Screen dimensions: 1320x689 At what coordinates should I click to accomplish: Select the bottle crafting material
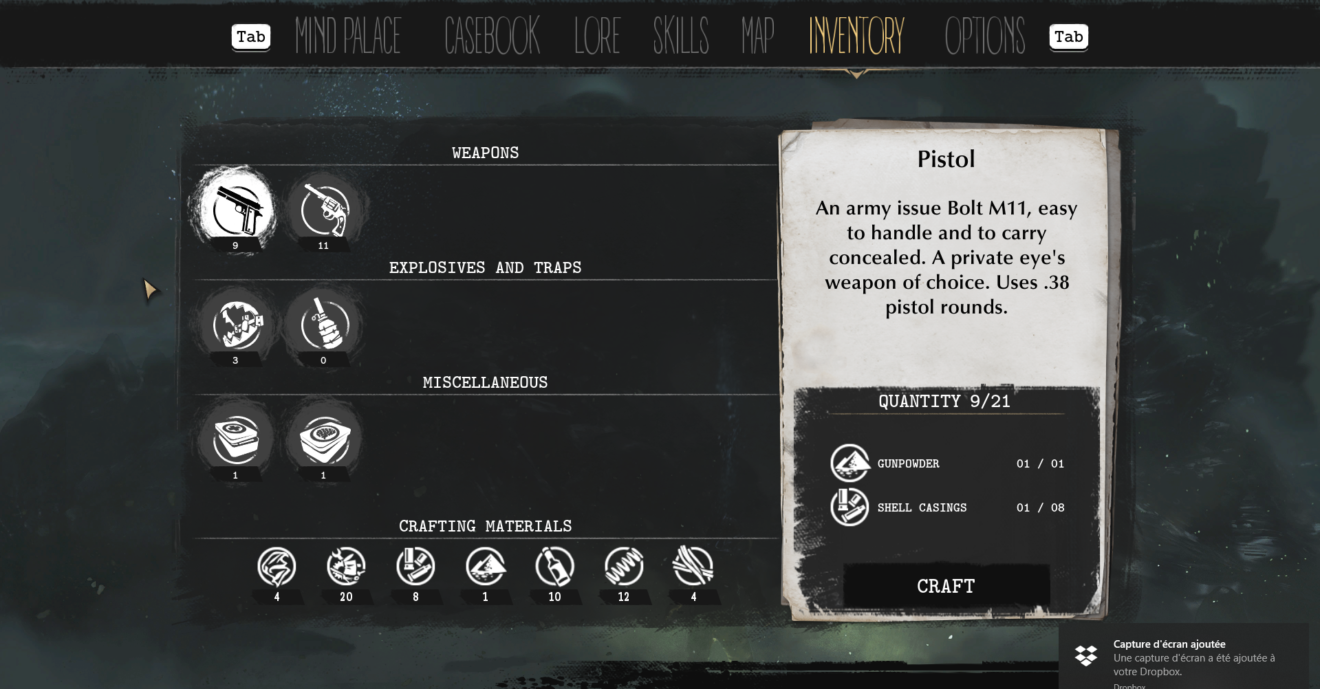point(554,567)
